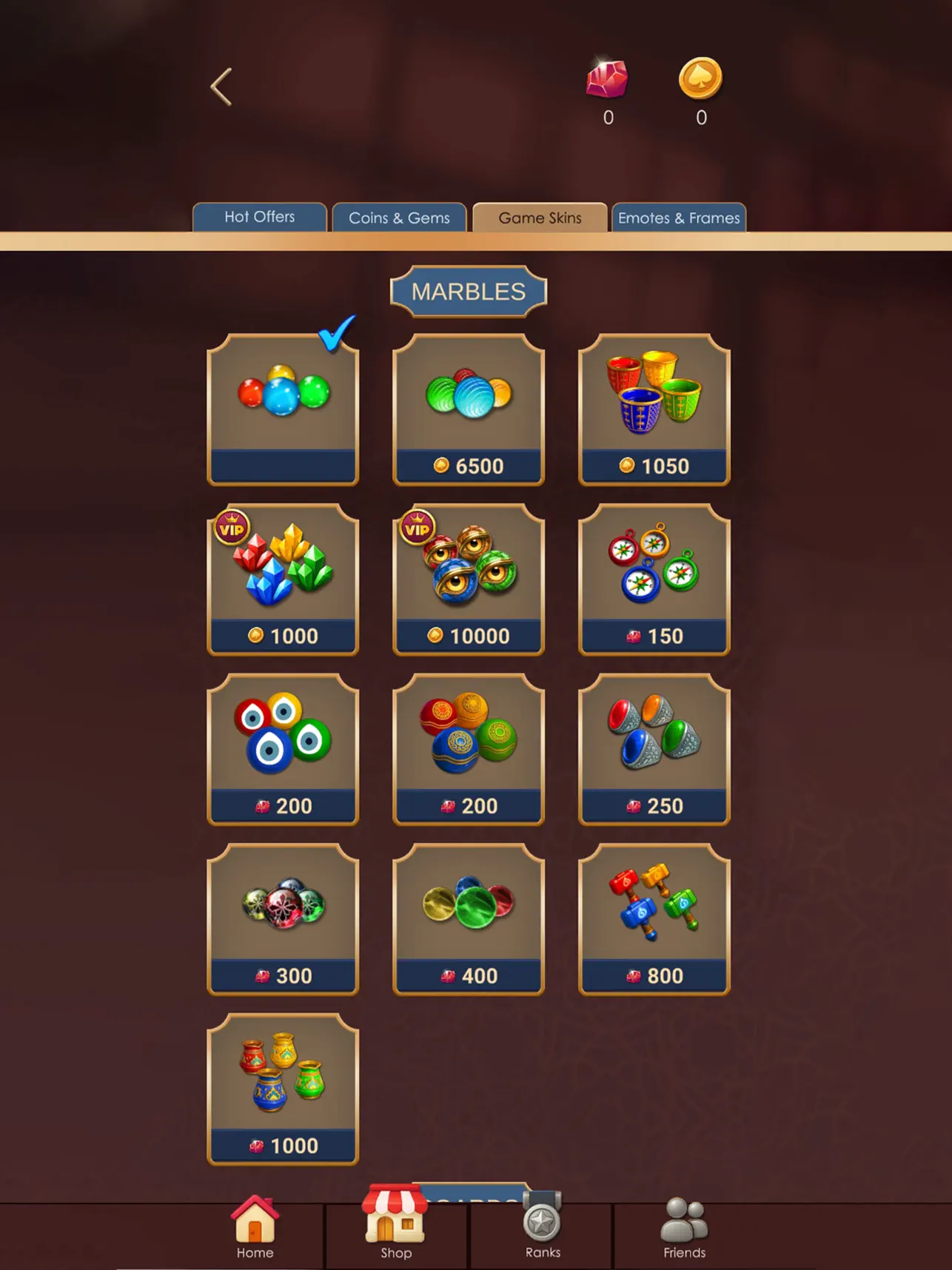Switch to the Hot Offers tab
This screenshot has height=1270, width=952.
pyautogui.click(x=259, y=218)
